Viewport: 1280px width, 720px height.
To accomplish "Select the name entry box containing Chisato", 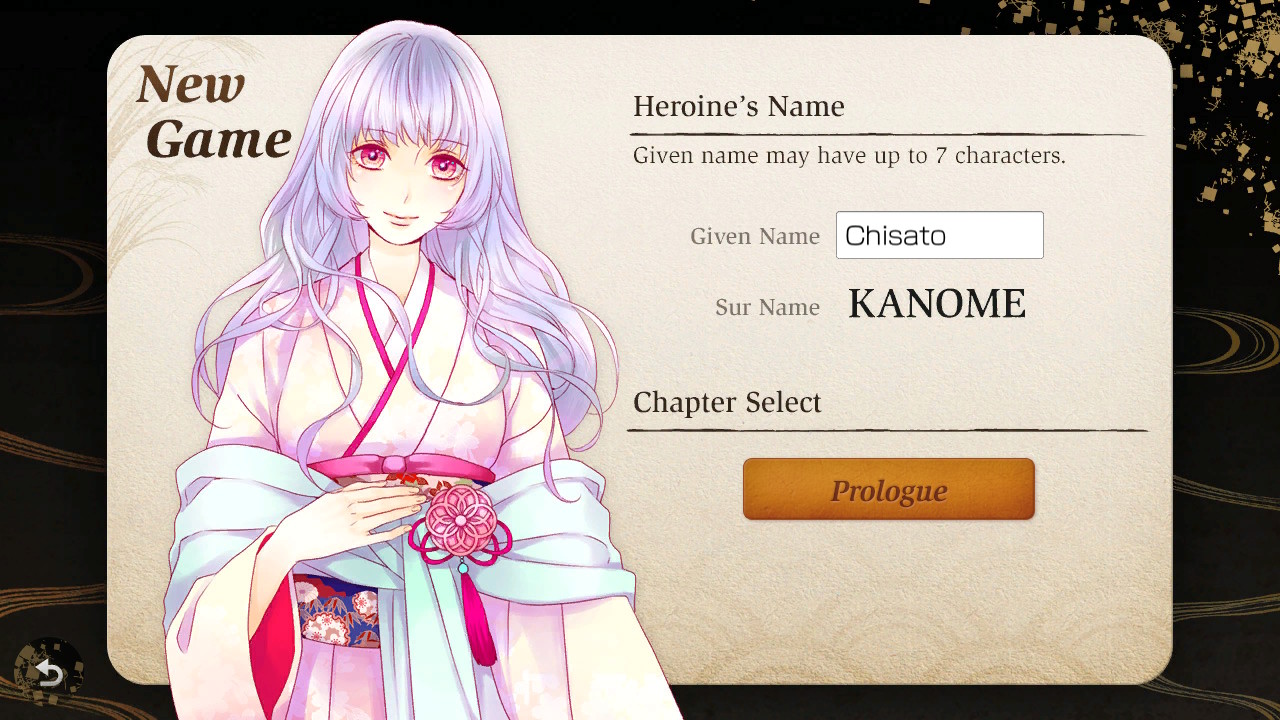I will [938, 234].
